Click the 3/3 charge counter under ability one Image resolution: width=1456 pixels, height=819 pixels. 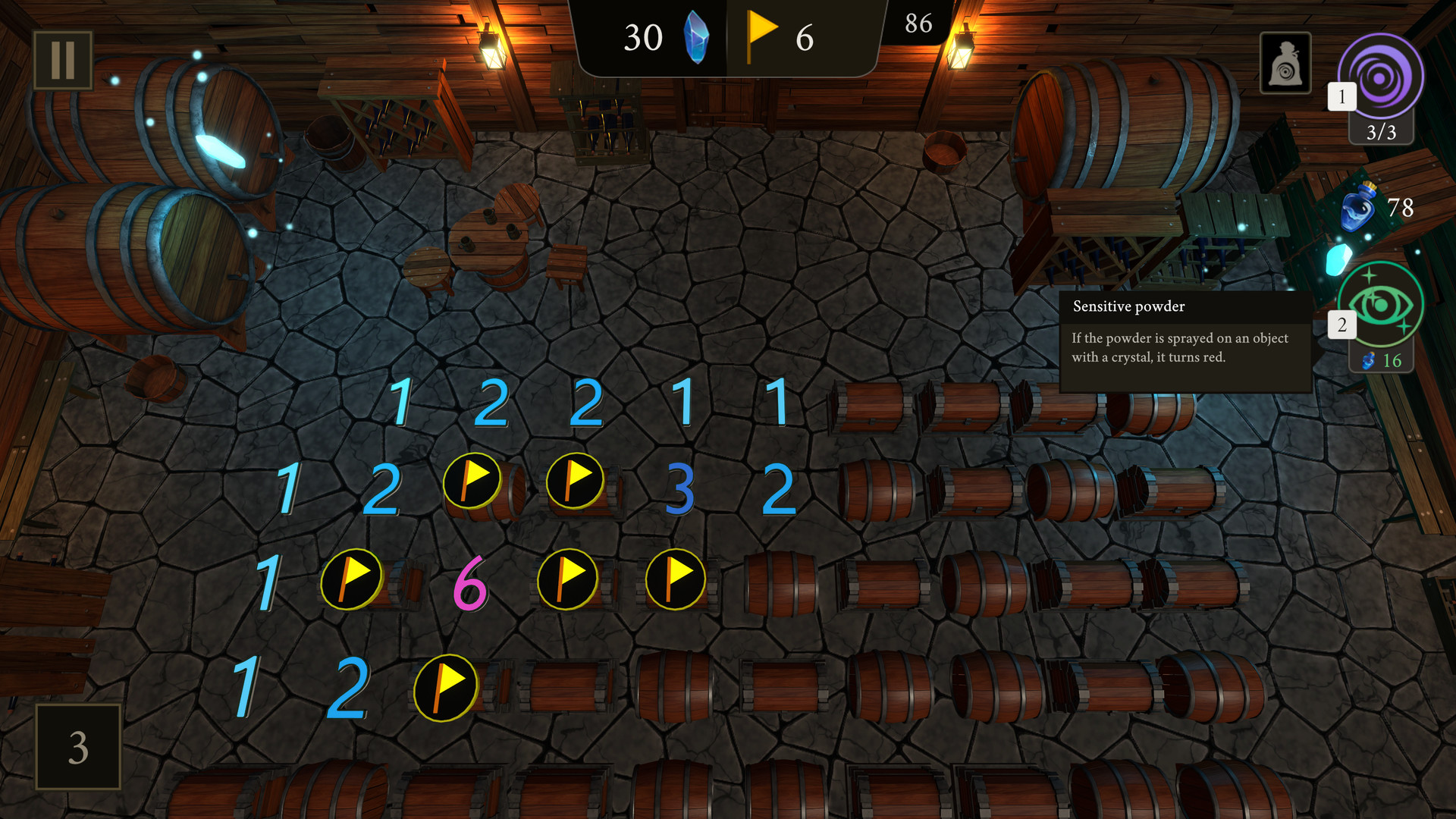pos(1382,131)
